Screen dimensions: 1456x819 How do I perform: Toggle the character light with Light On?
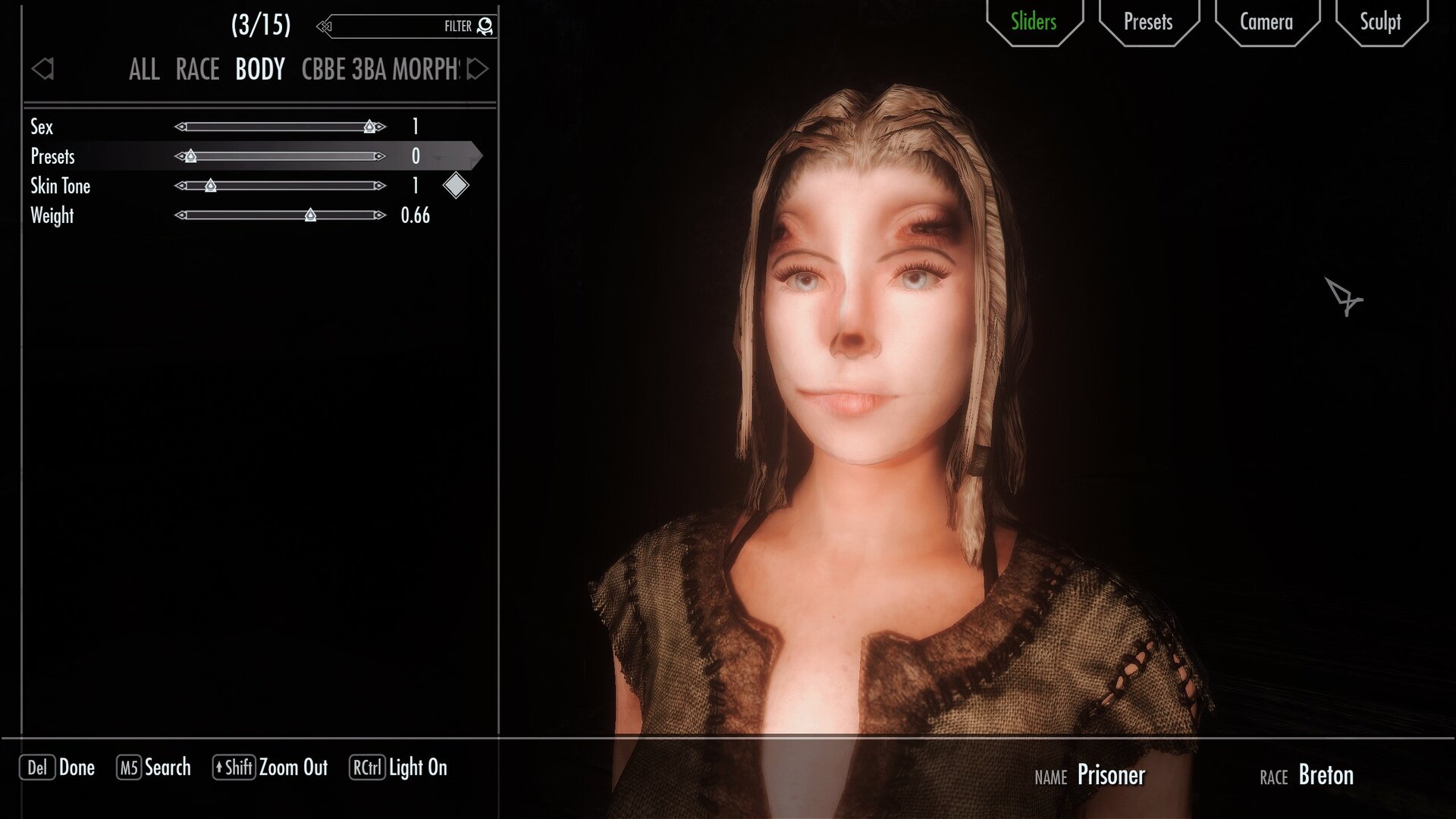pyautogui.click(x=398, y=768)
